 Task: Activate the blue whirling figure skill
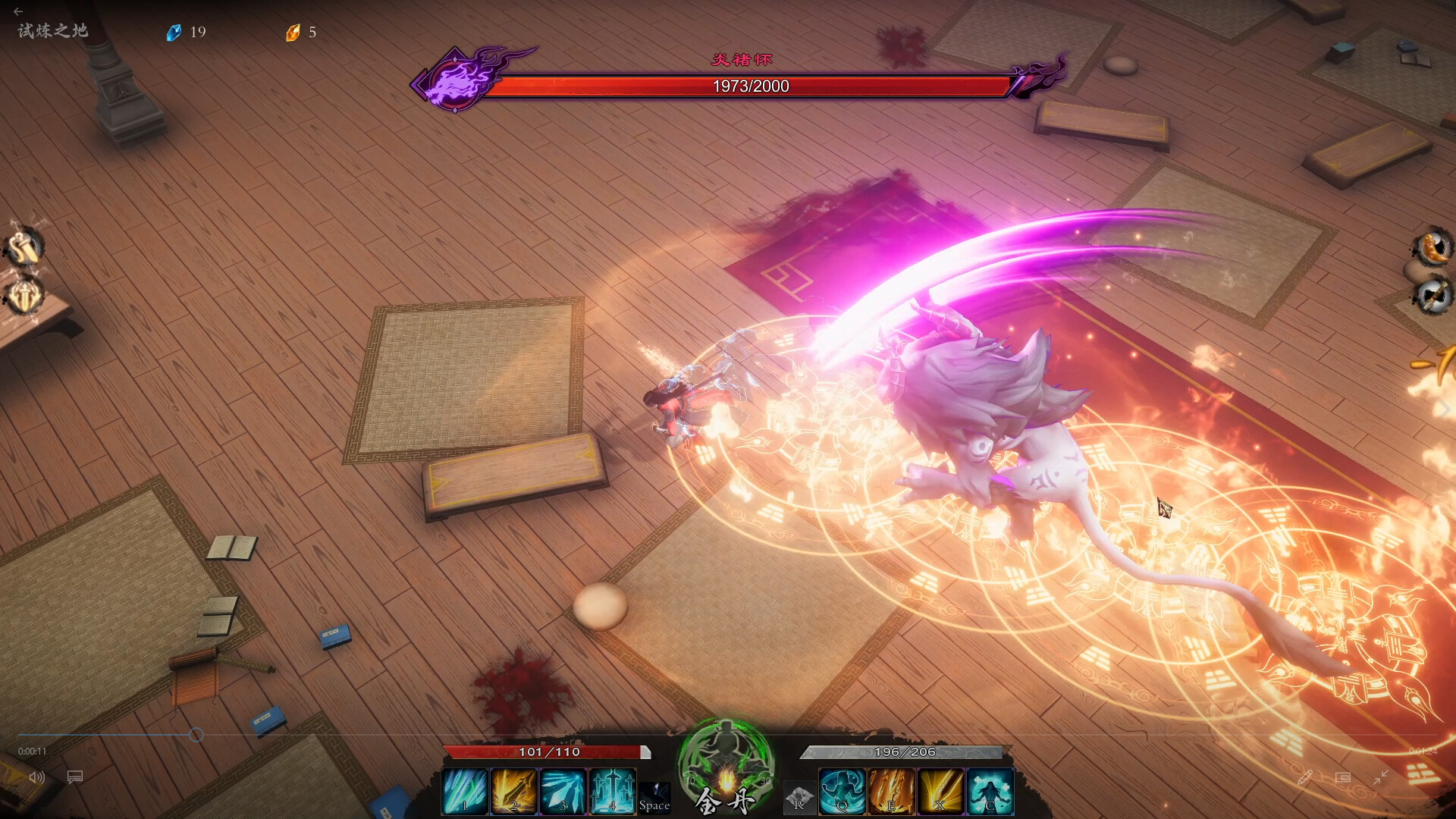842,791
